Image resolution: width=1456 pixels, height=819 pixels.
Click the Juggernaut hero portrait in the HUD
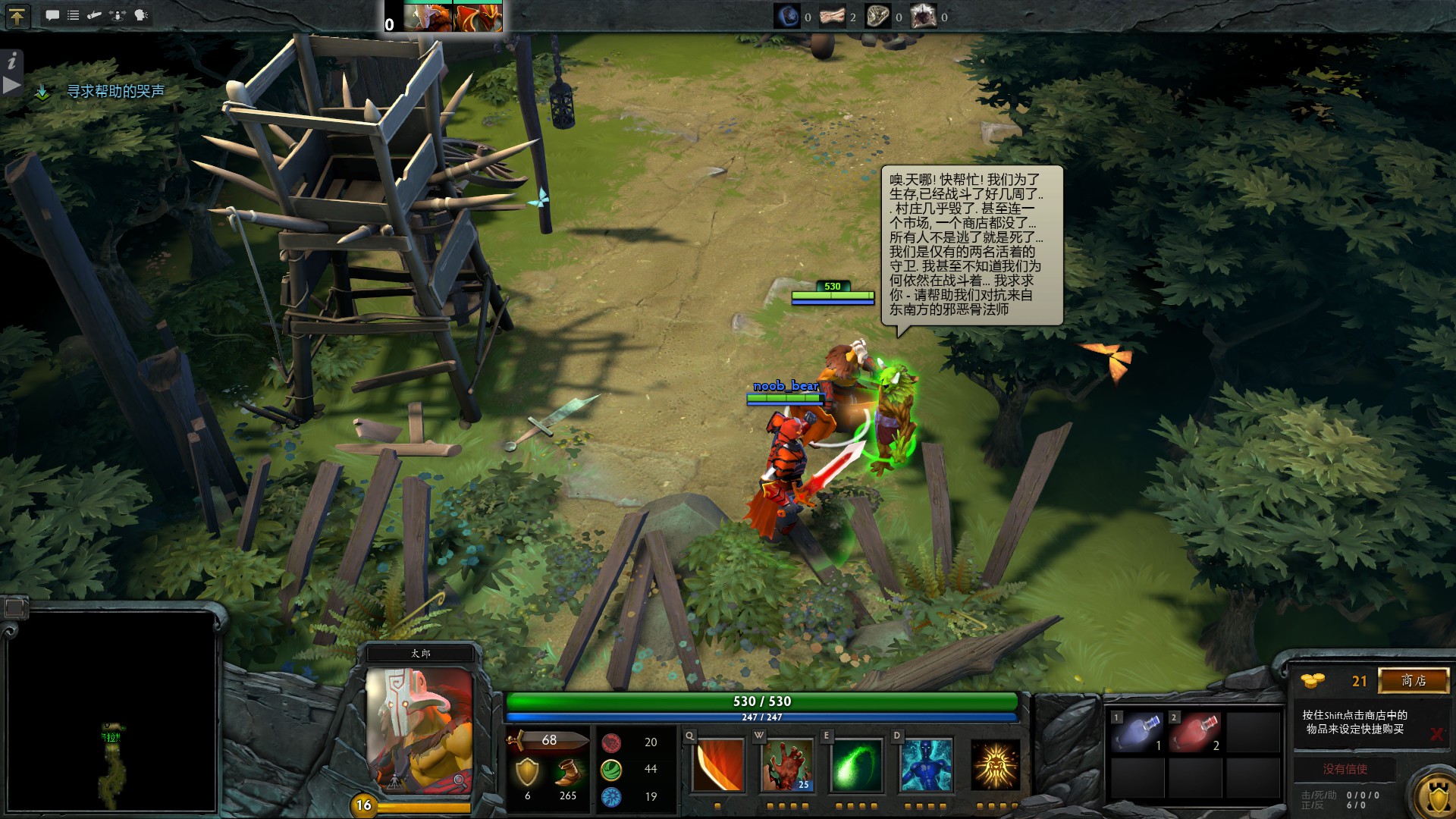(419, 730)
